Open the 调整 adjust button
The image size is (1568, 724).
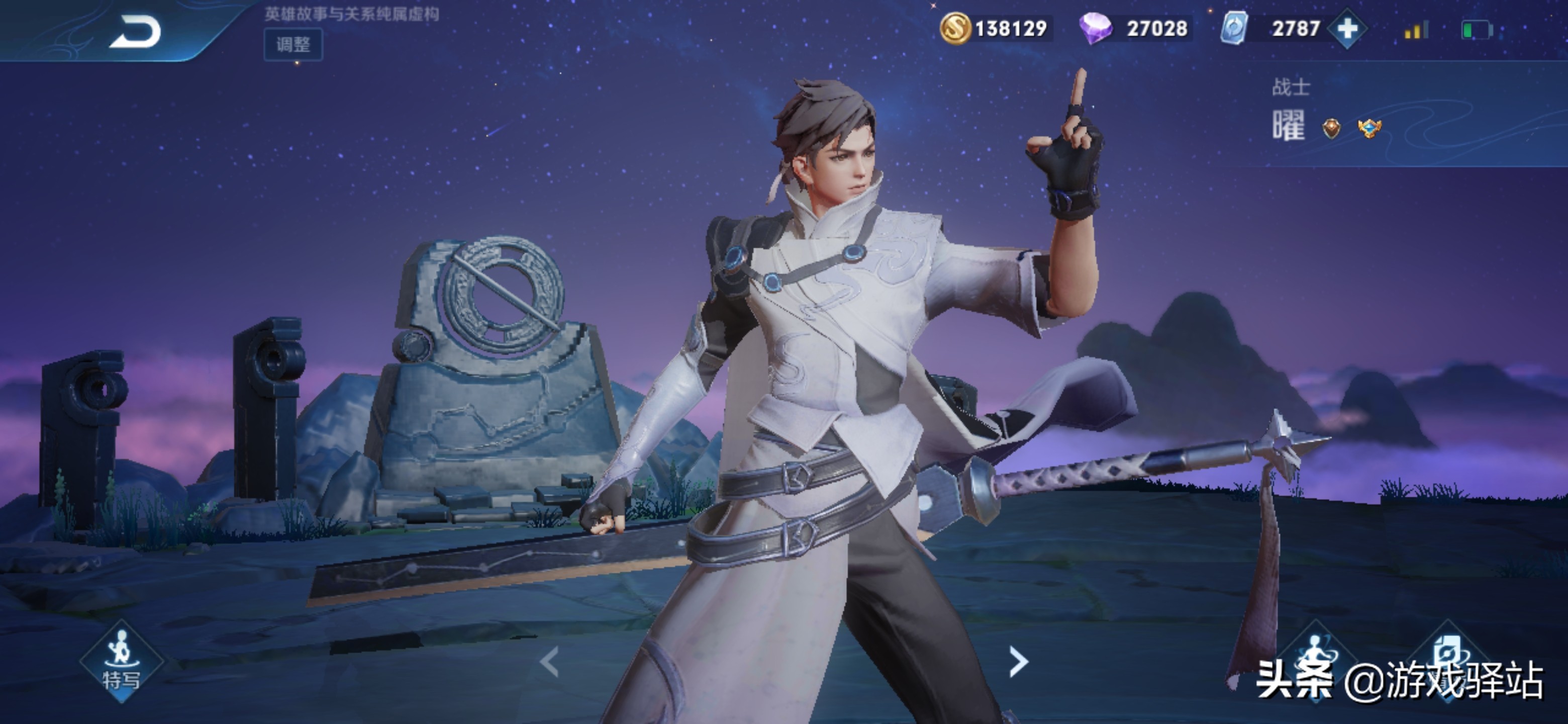pos(293,44)
